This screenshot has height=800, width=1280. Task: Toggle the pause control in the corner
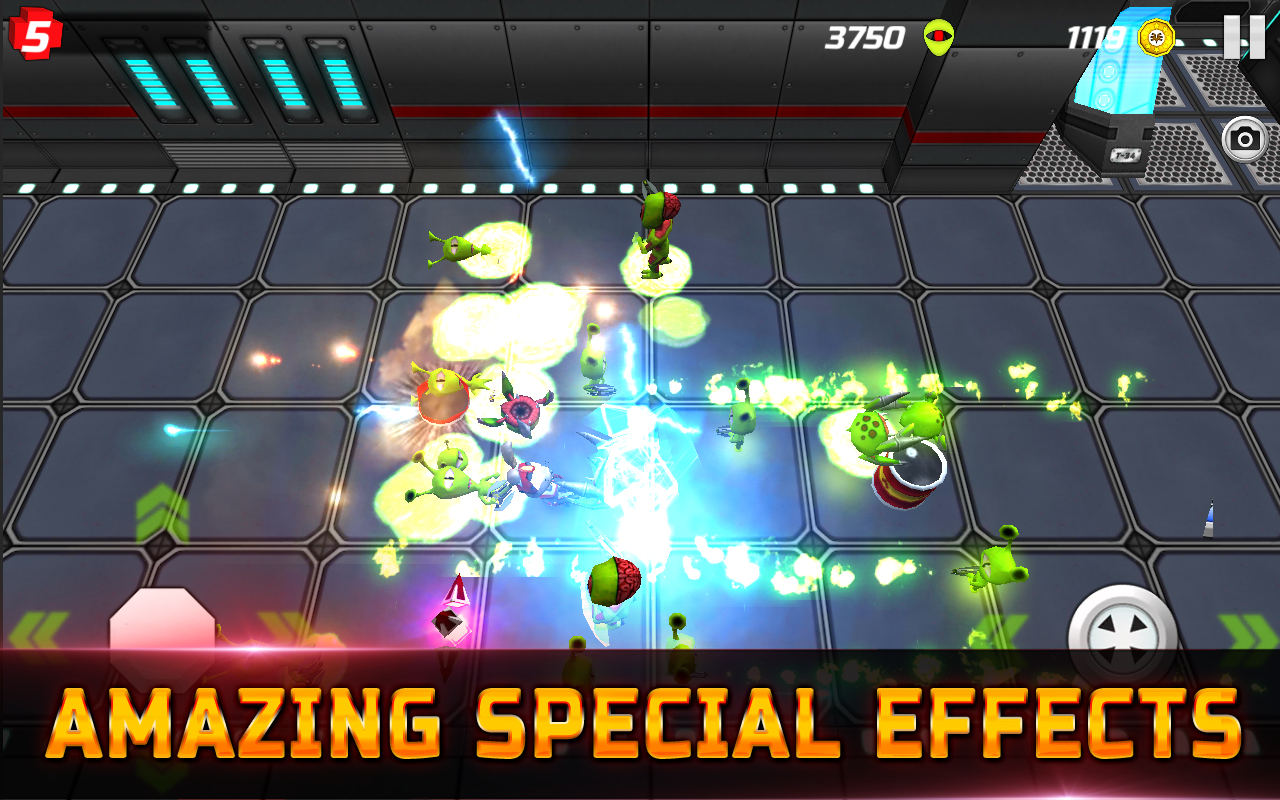point(1247,37)
